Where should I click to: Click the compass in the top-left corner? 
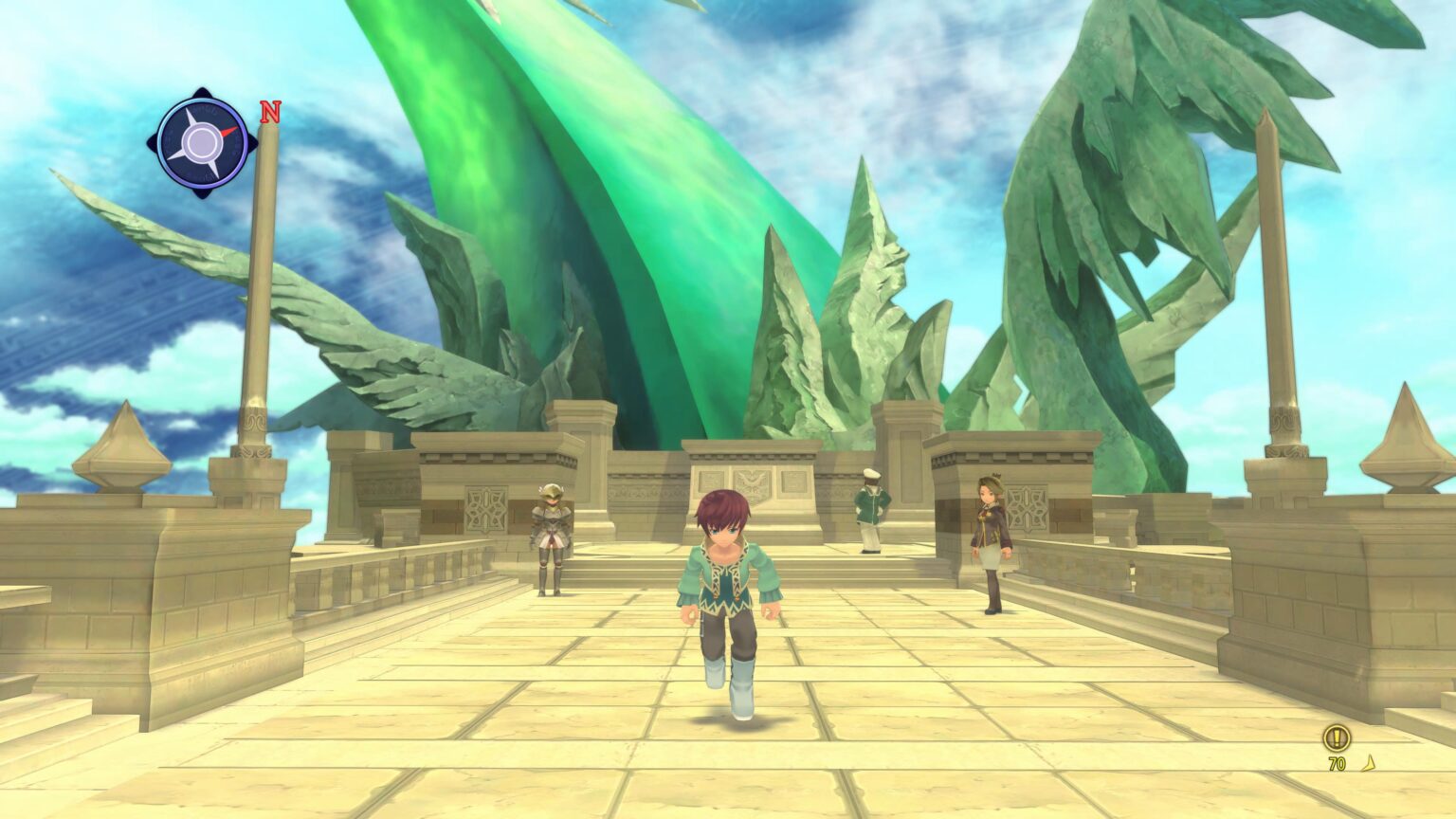[202, 143]
